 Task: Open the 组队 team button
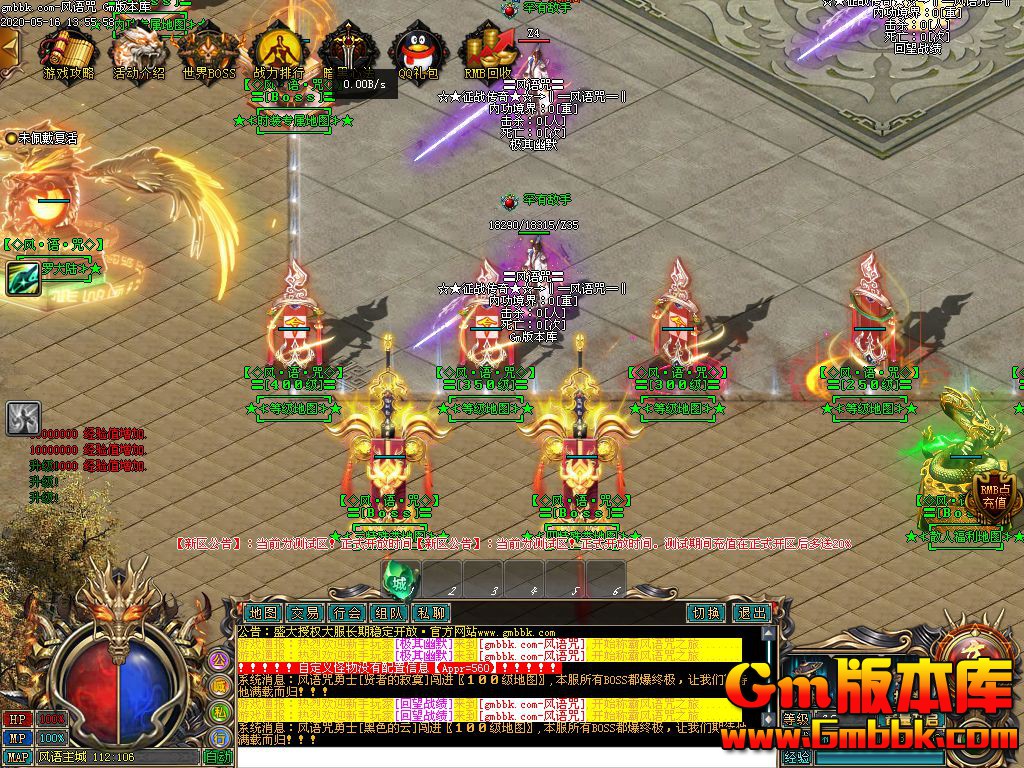tap(389, 612)
